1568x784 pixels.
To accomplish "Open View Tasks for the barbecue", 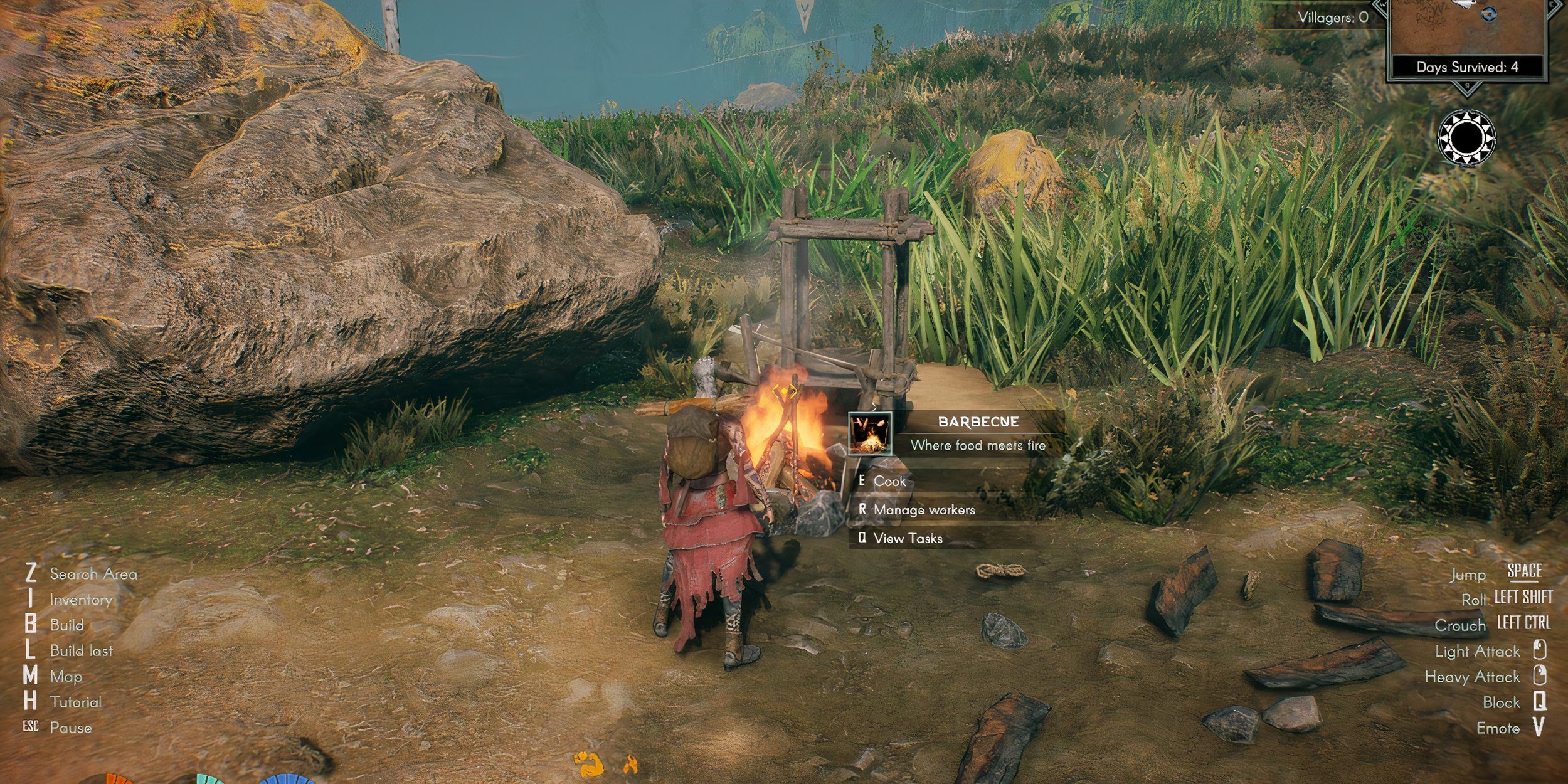I will tap(907, 538).
